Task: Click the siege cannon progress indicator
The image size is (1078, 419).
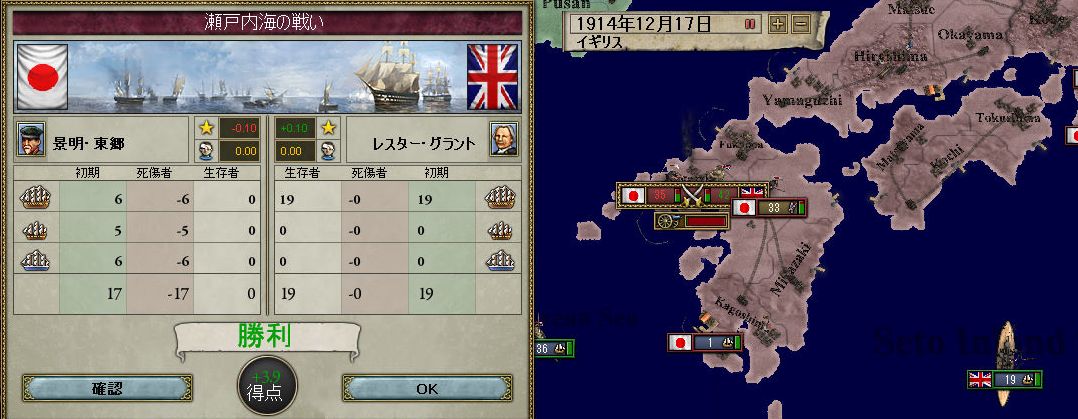Action: 691,221
